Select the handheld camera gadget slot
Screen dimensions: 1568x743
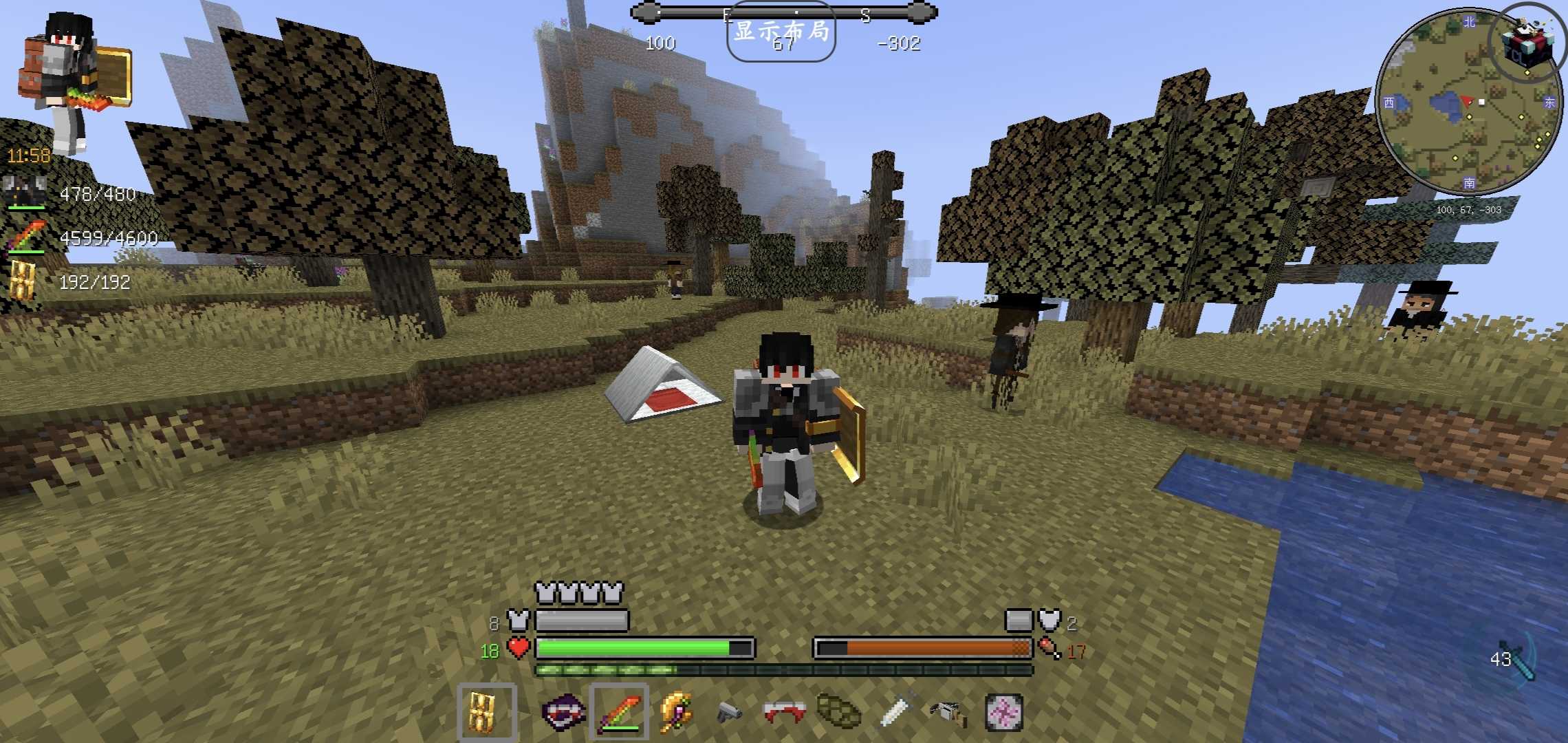[949, 712]
